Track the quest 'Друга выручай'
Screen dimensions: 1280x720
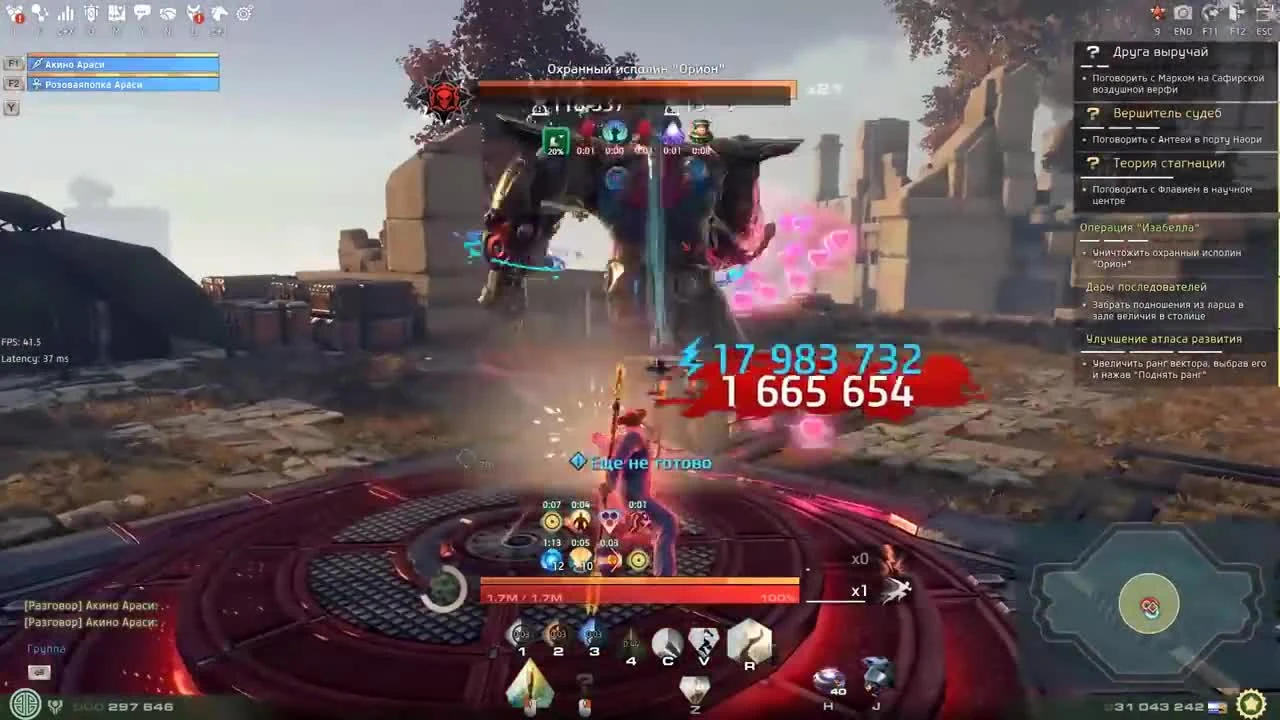pos(1160,52)
